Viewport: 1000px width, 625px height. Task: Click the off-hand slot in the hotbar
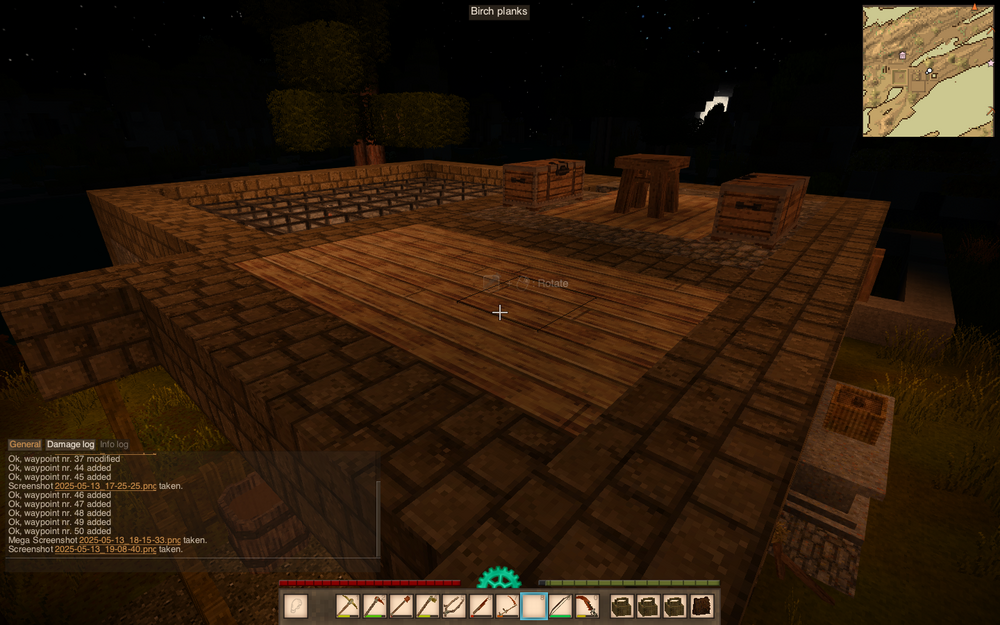coord(296,606)
